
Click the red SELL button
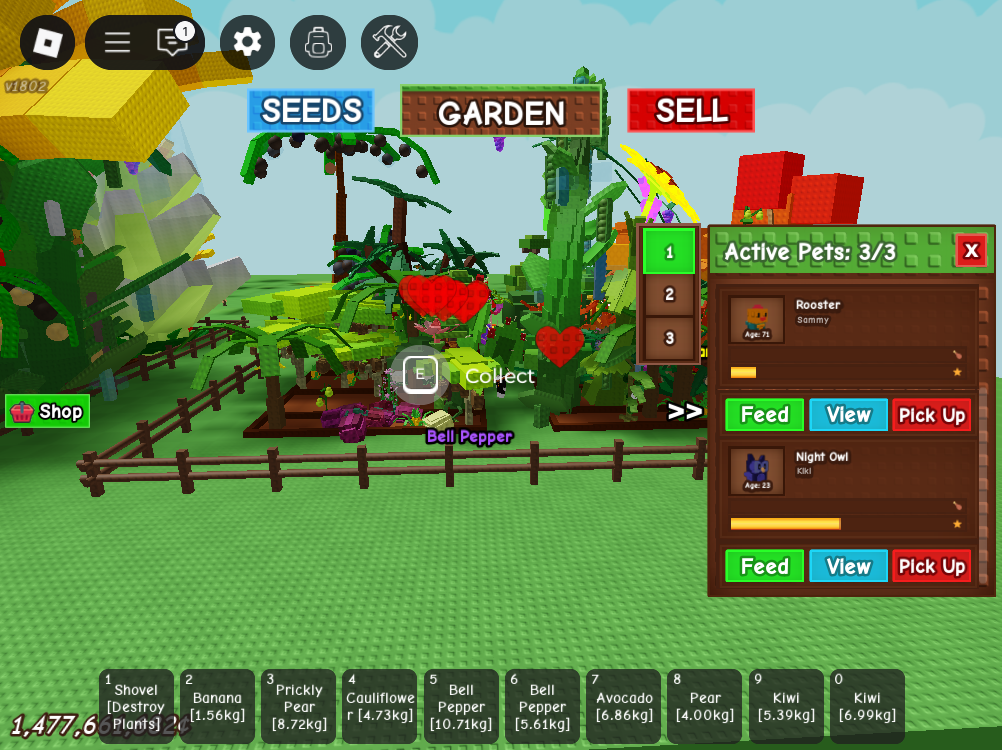(x=691, y=111)
